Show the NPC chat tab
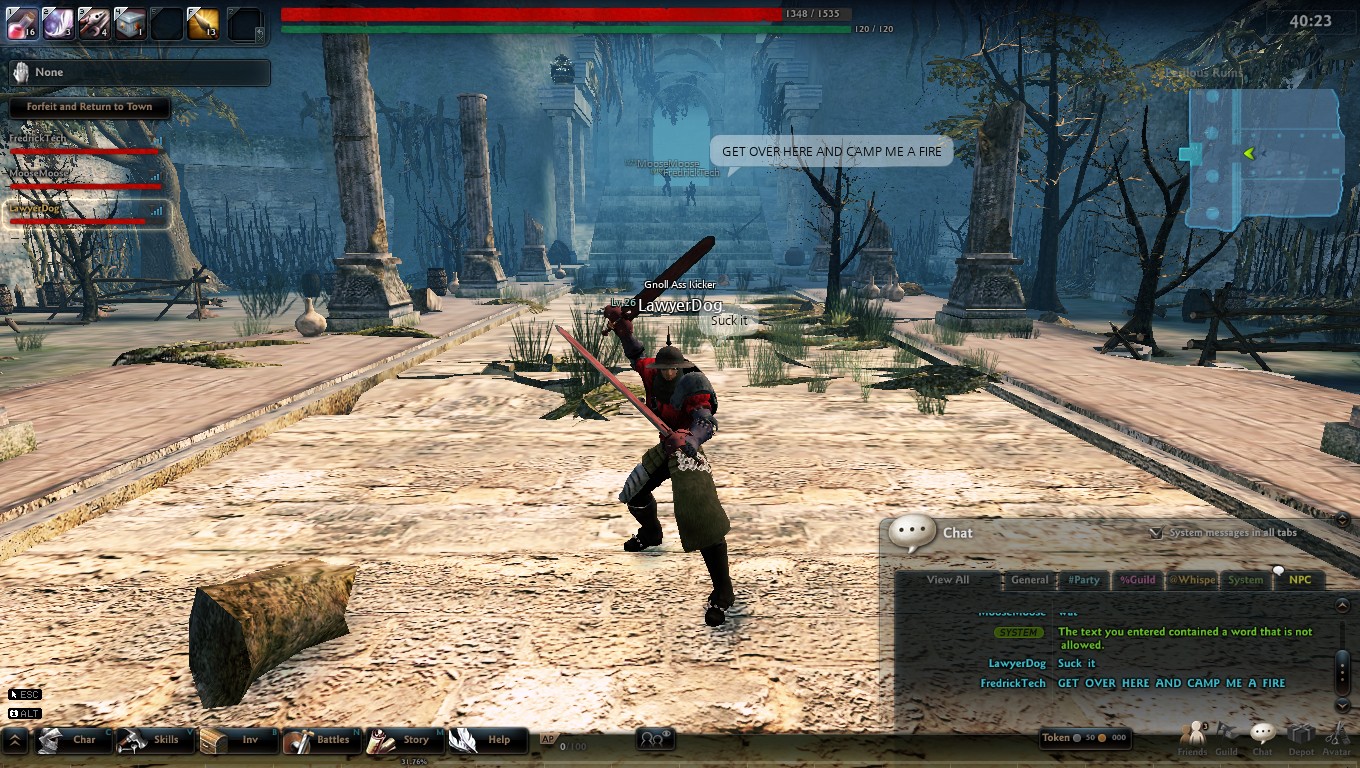This screenshot has height=768, width=1360. 1299,580
